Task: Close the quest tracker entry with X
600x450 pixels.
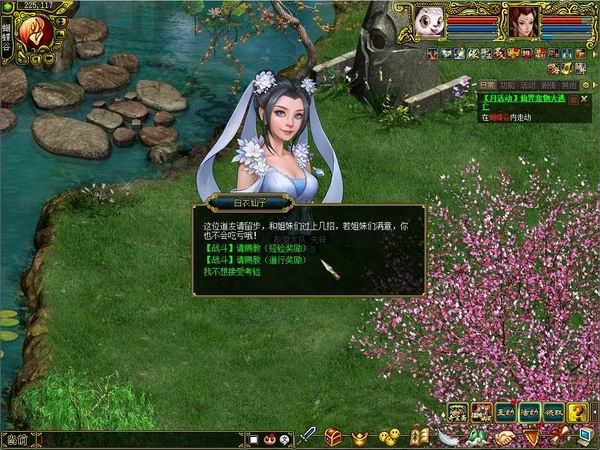Action: (584, 100)
